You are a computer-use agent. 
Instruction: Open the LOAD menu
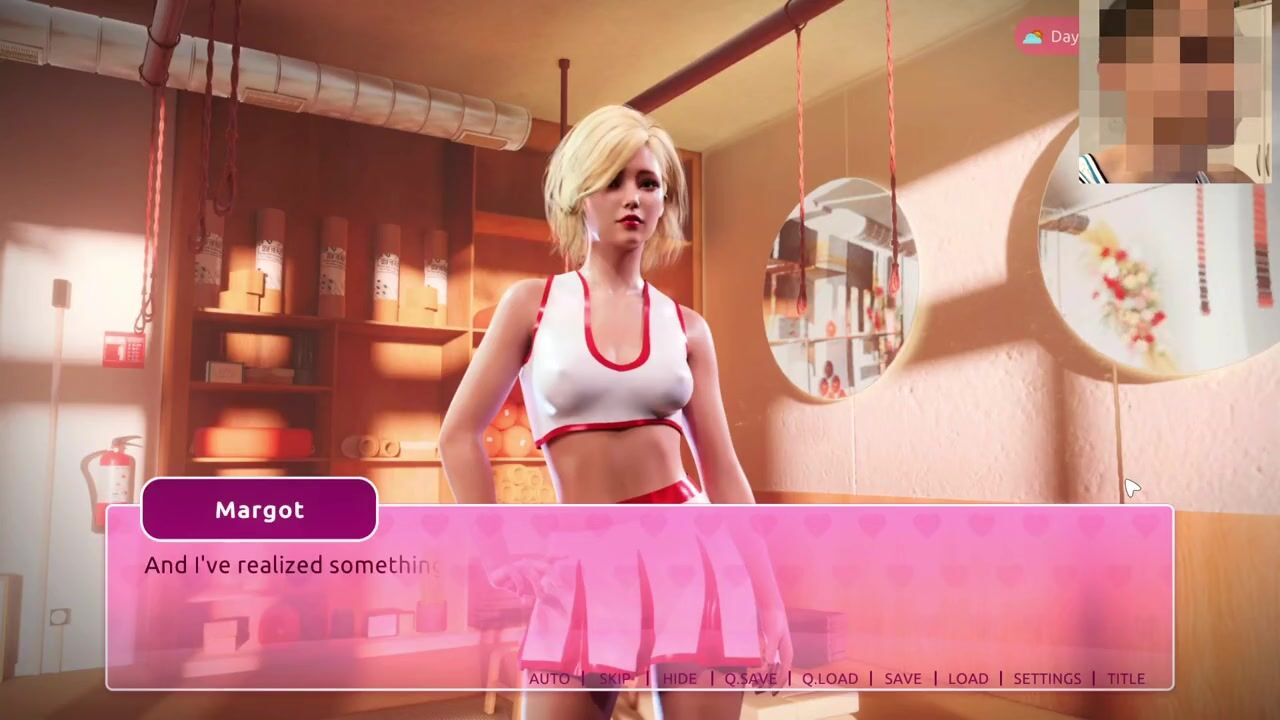tap(967, 678)
